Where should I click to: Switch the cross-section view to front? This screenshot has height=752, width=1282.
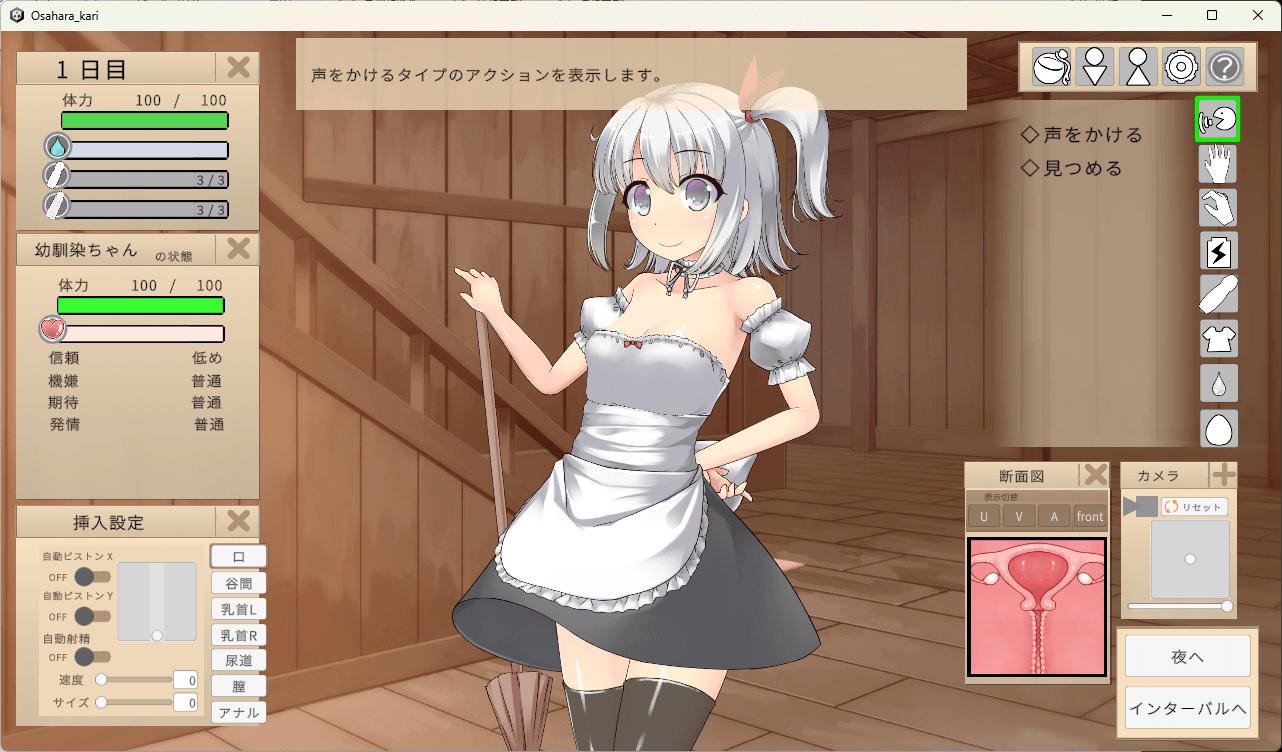coord(1089,516)
